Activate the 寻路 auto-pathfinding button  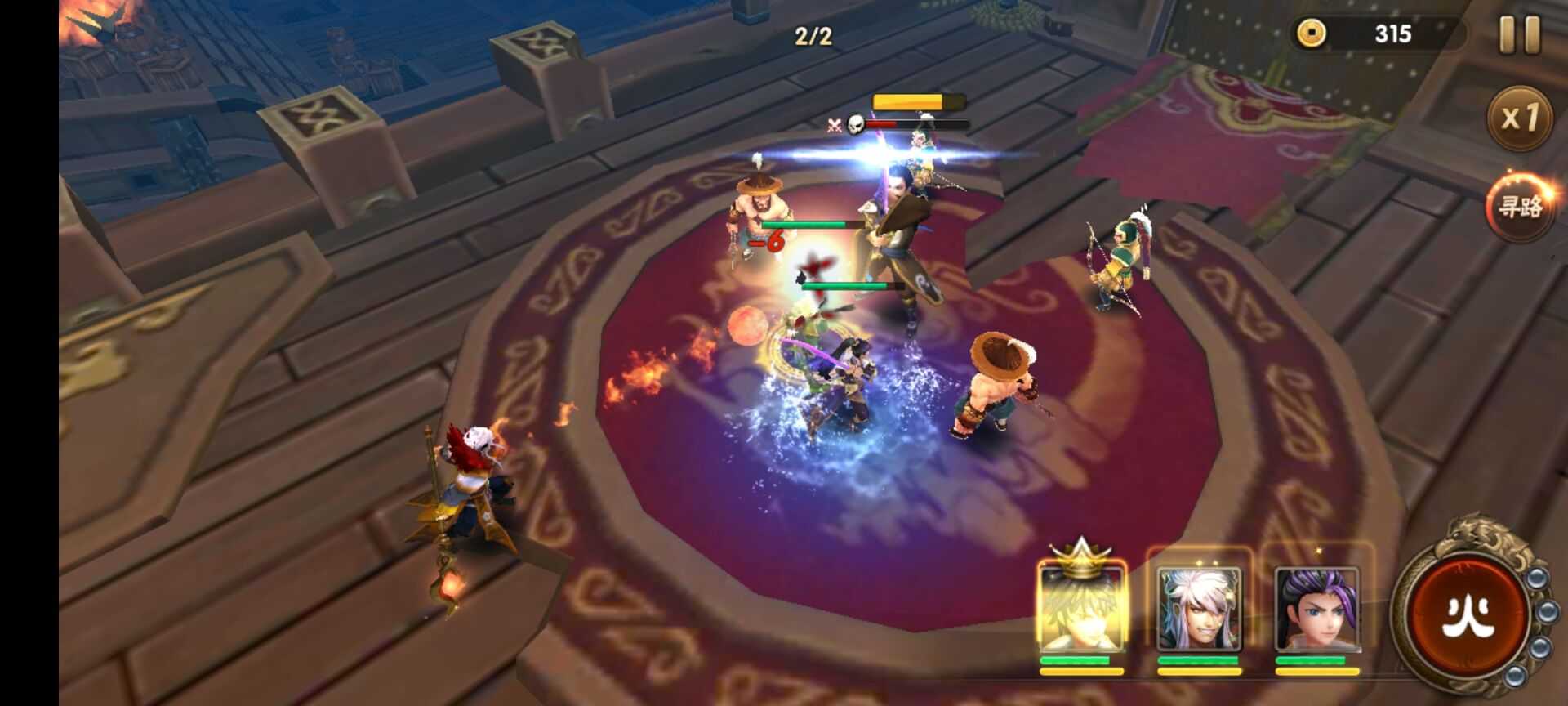pyautogui.click(x=1519, y=206)
